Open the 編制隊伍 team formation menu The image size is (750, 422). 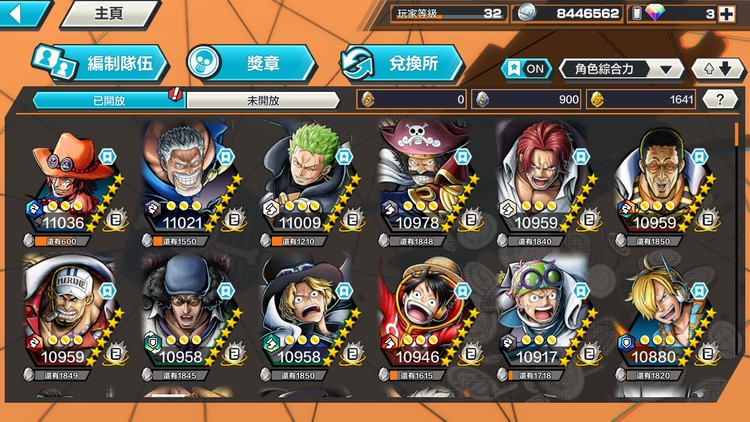(x=96, y=63)
